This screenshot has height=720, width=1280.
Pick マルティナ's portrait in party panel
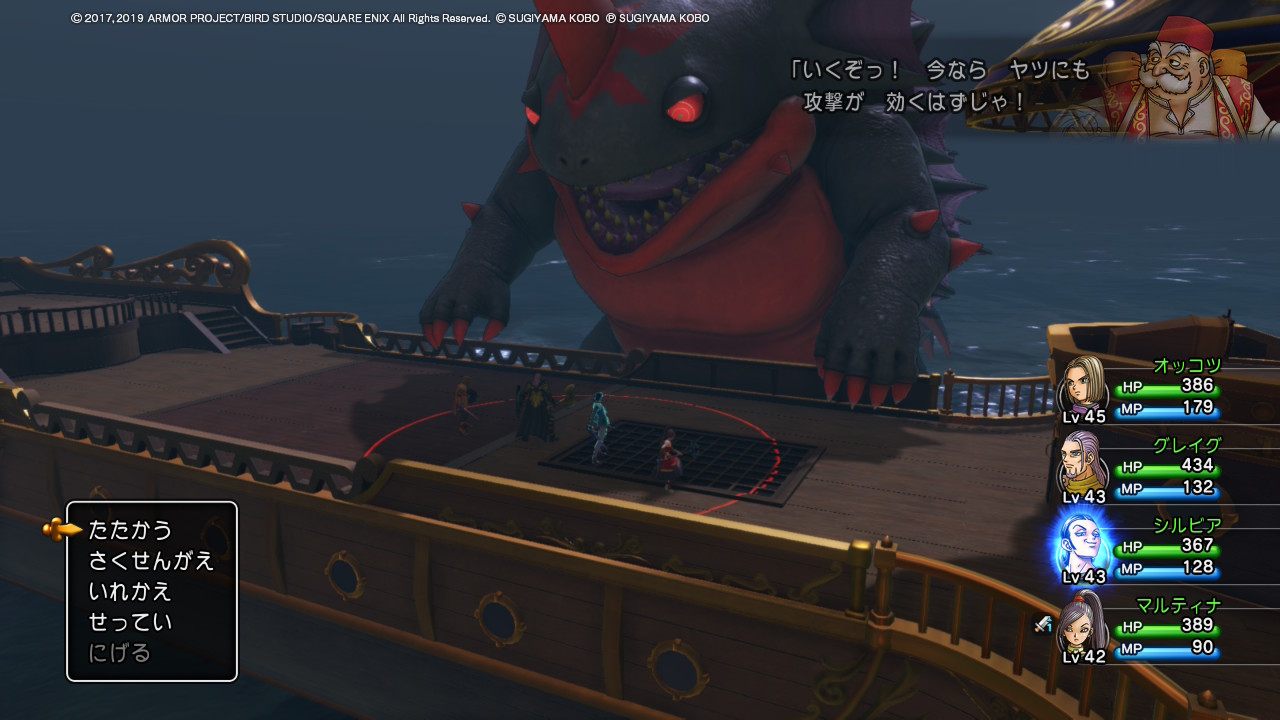1083,624
